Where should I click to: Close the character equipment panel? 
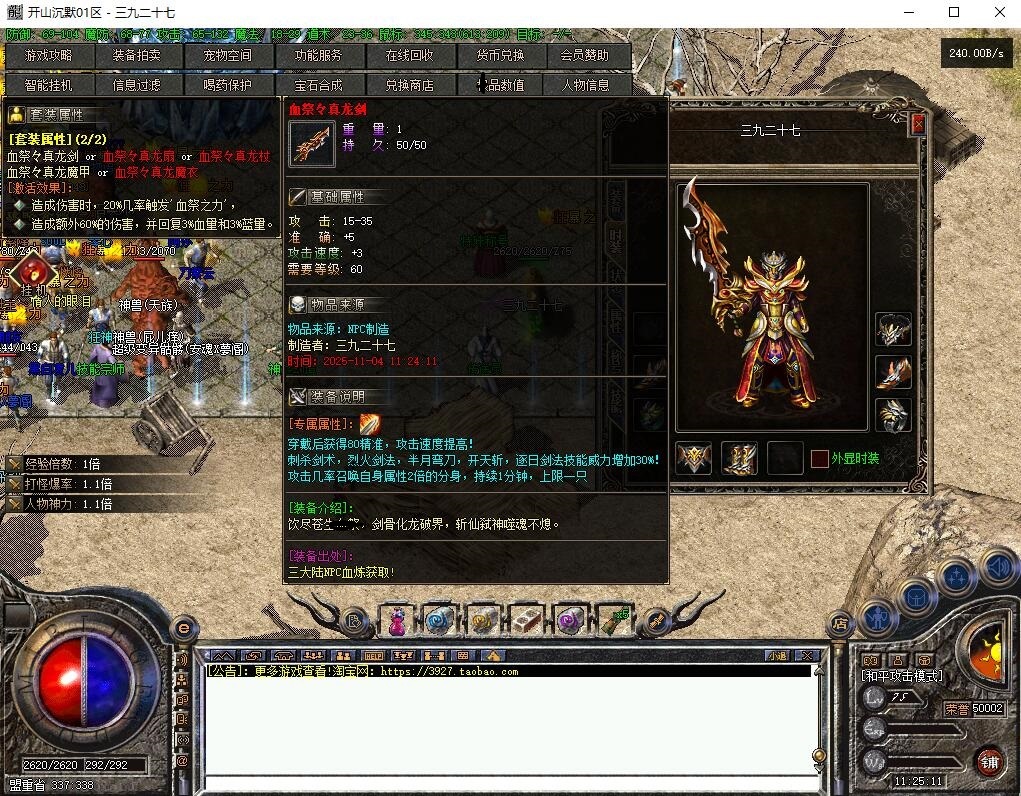click(x=919, y=124)
